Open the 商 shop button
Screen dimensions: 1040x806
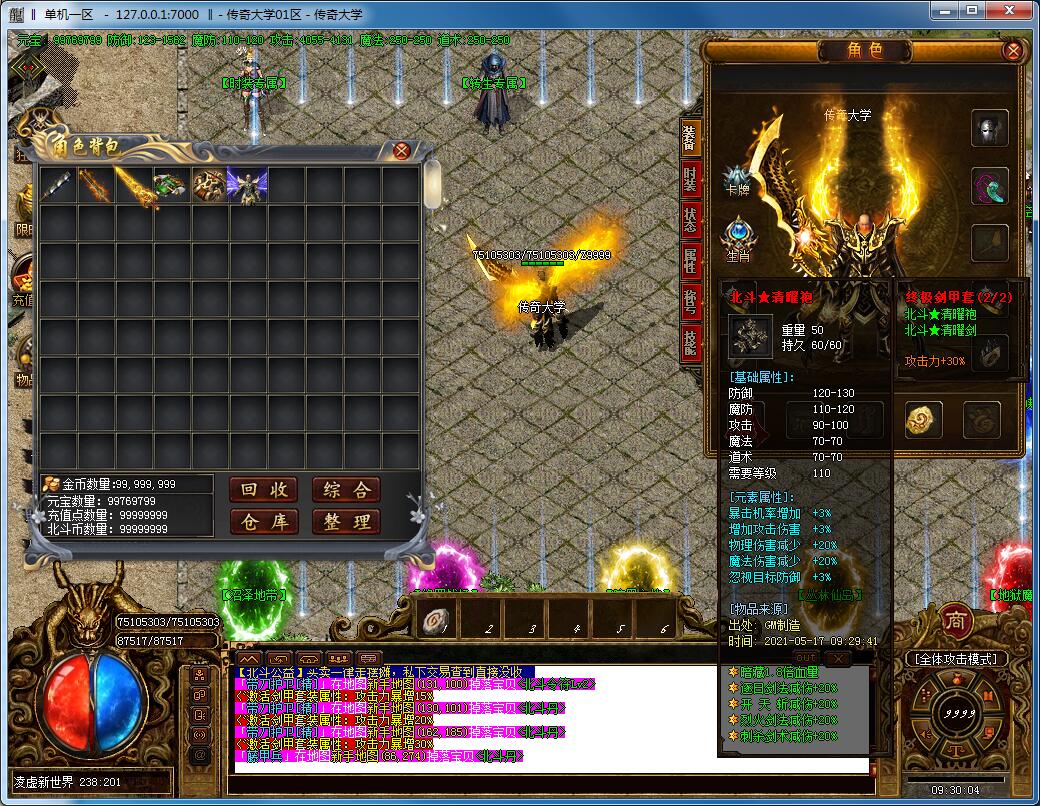[956, 618]
